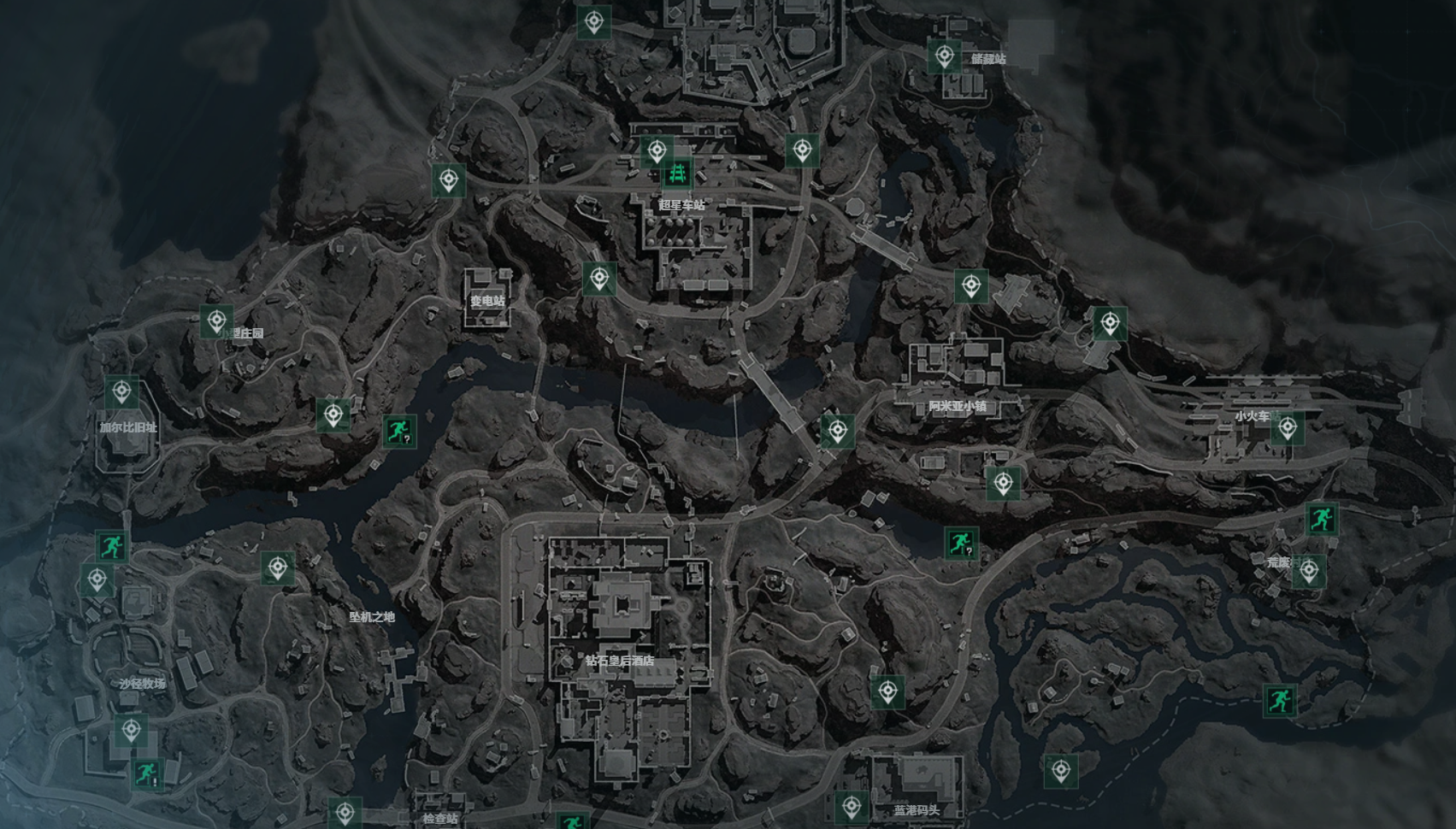1456x829 pixels.
Task: Select the railway track icon above 超星车站
Action: pos(679,174)
